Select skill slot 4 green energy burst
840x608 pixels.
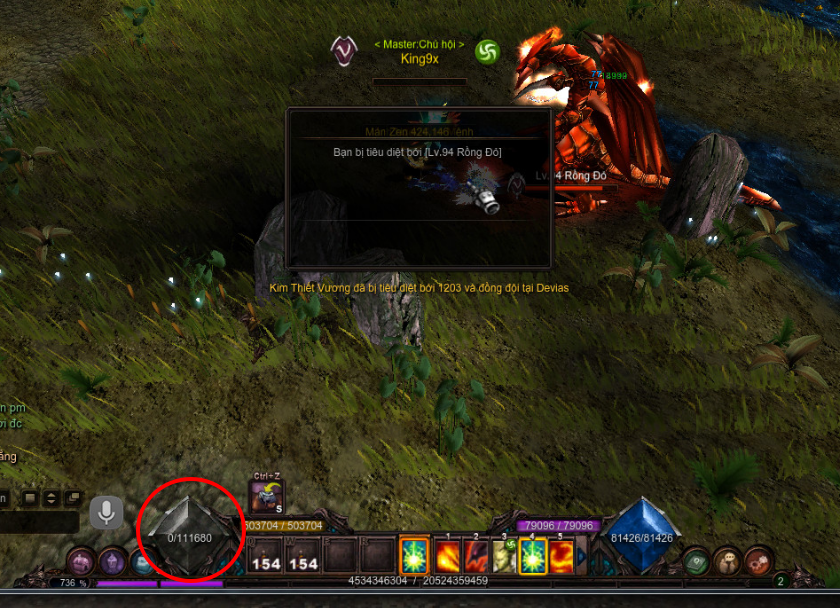(532, 556)
